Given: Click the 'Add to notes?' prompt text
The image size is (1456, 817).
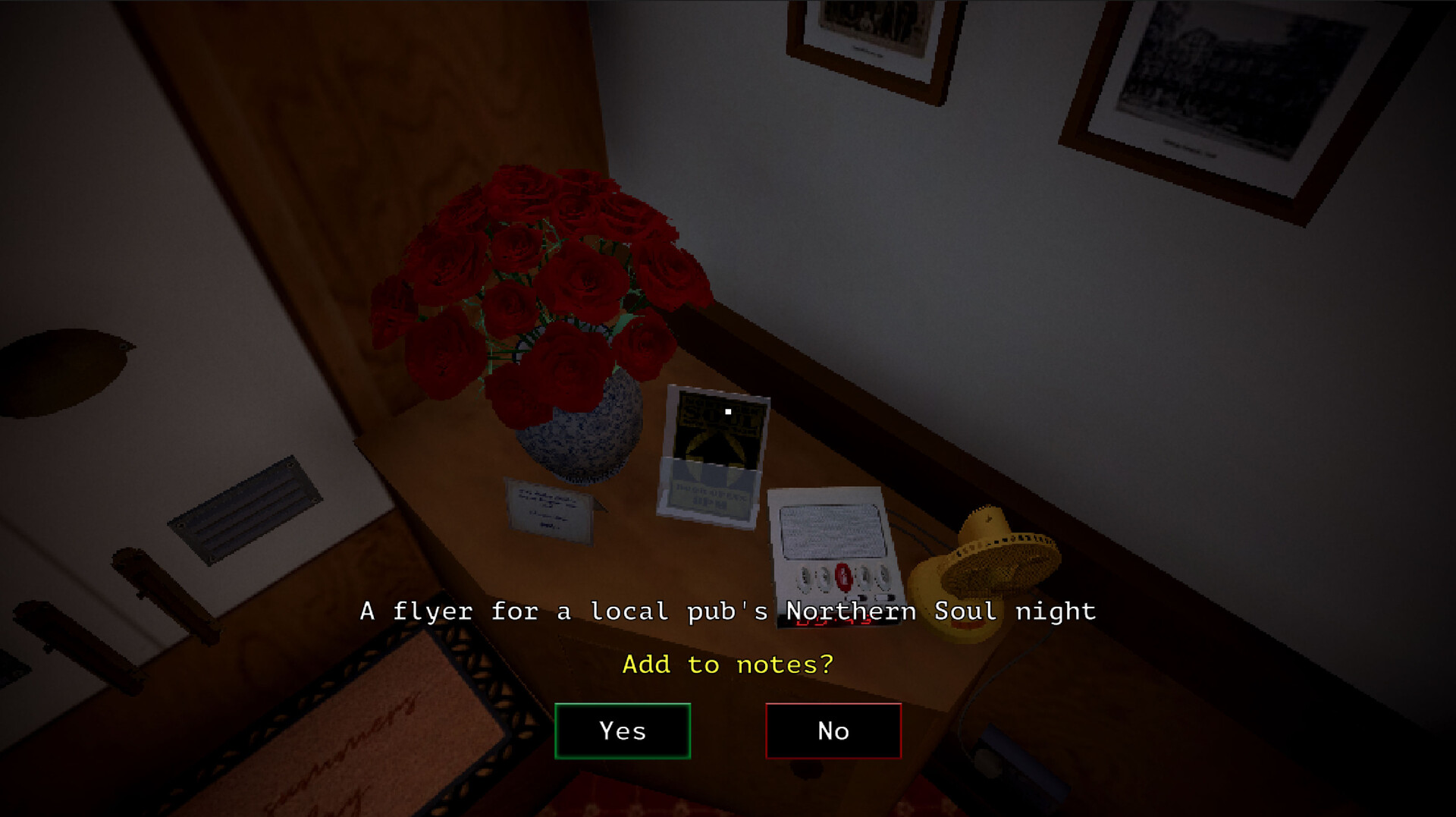Looking at the screenshot, I should click(726, 664).
